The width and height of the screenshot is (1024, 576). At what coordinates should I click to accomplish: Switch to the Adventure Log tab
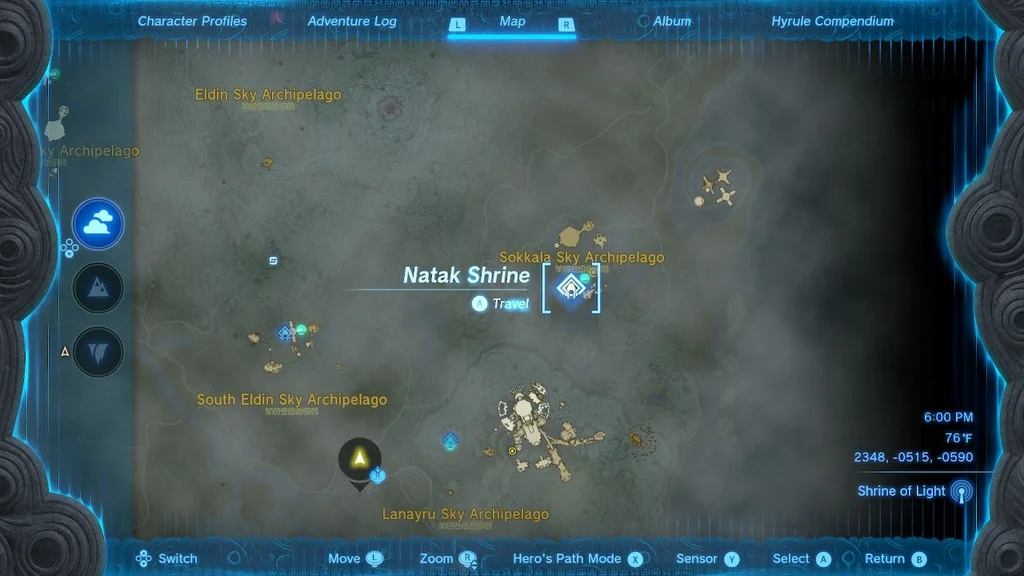(x=352, y=21)
